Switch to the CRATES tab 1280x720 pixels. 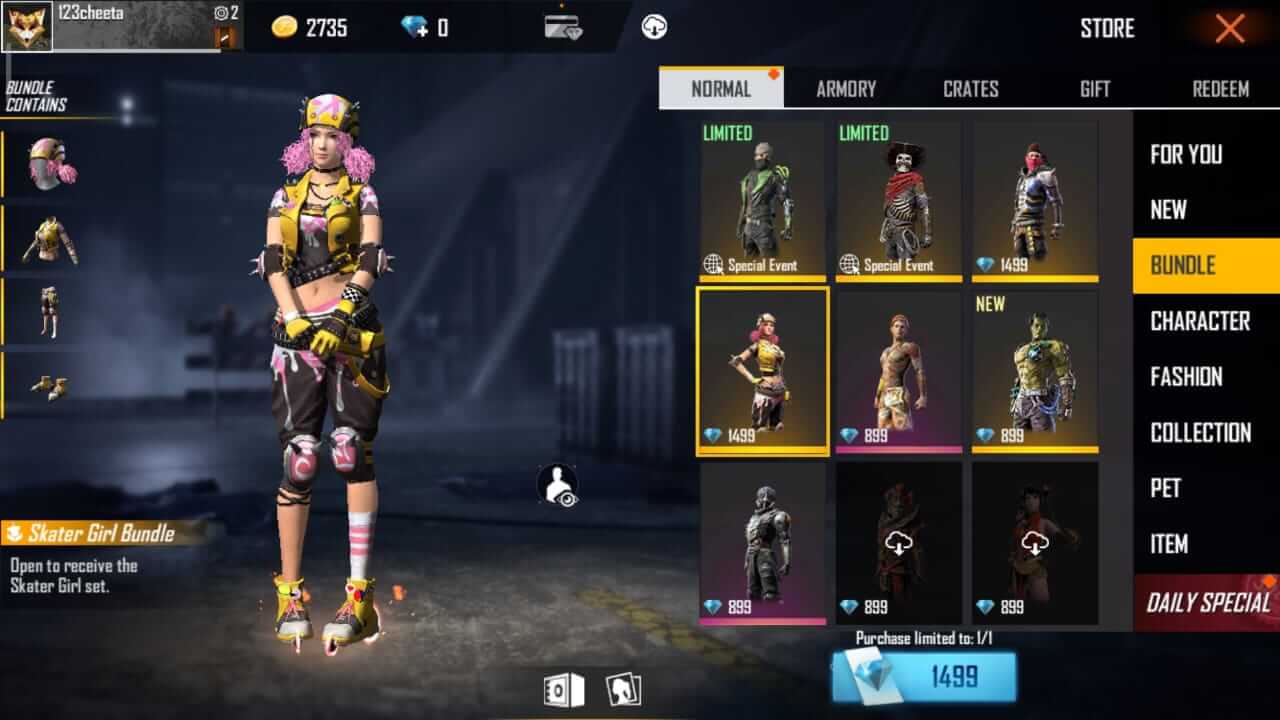pyautogui.click(x=969, y=89)
